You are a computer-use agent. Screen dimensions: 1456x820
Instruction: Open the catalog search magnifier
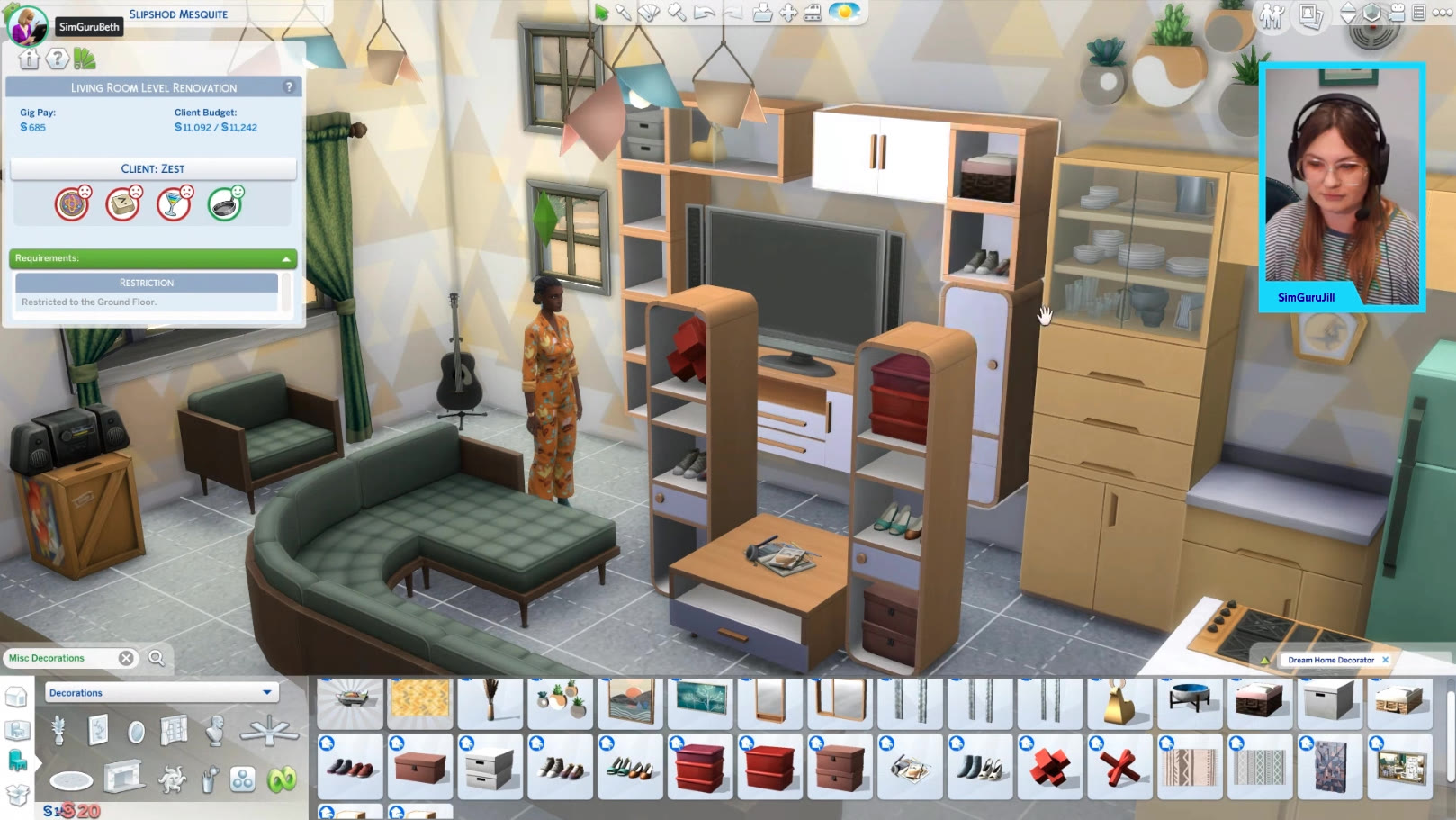coord(157,658)
